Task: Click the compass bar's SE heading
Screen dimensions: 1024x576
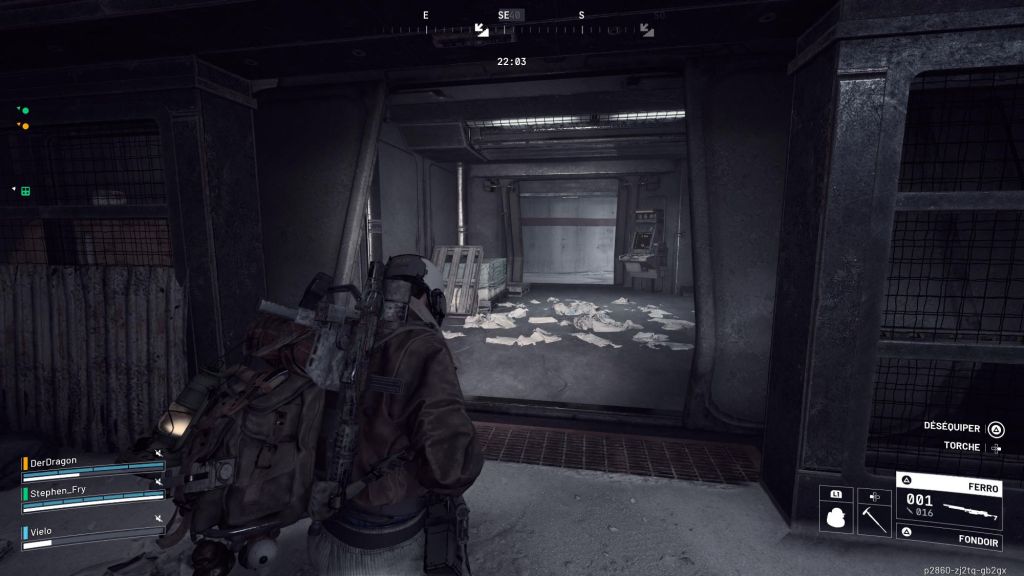Action: 504,16
